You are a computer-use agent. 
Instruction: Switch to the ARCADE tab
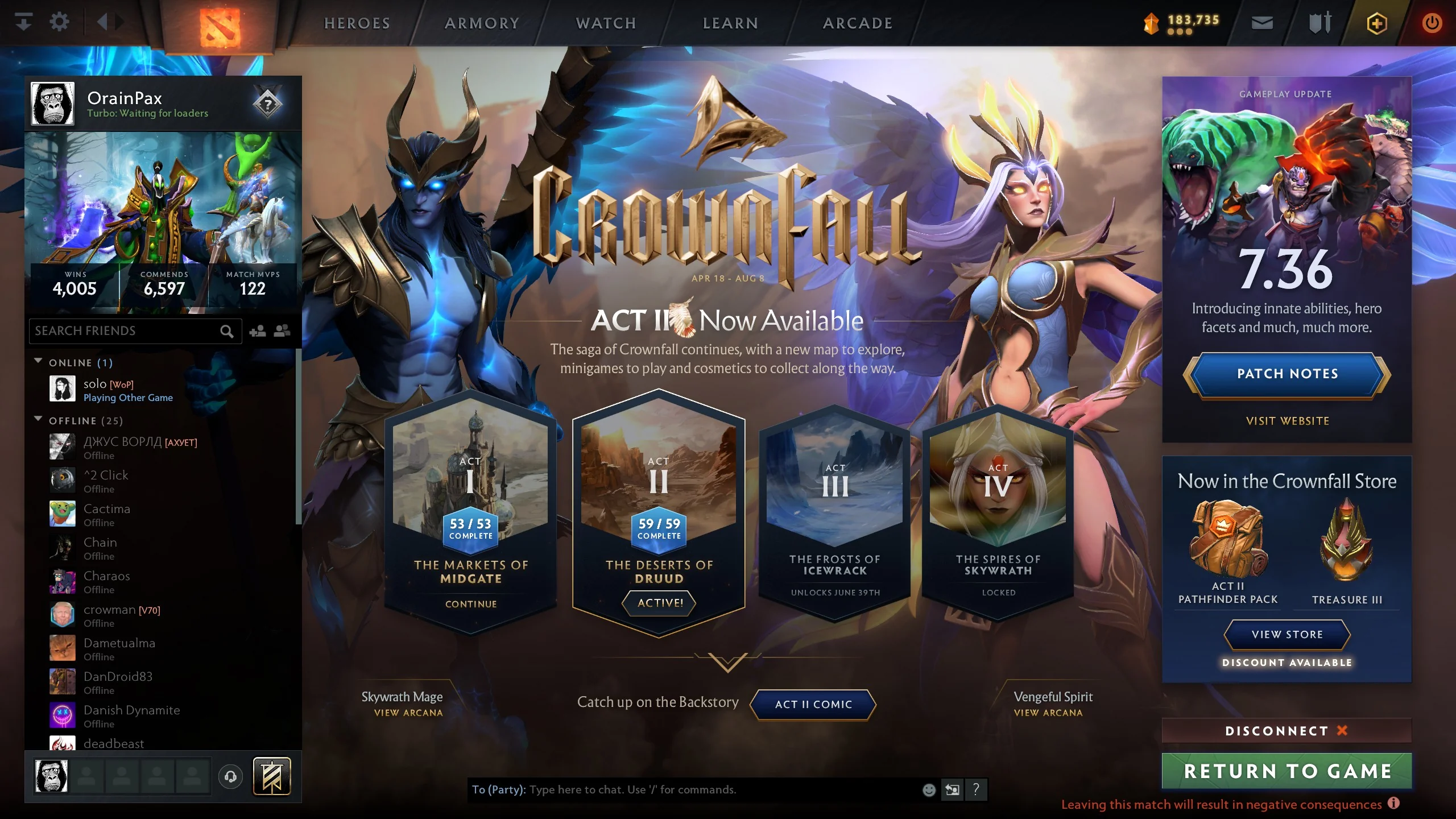pyautogui.click(x=857, y=23)
